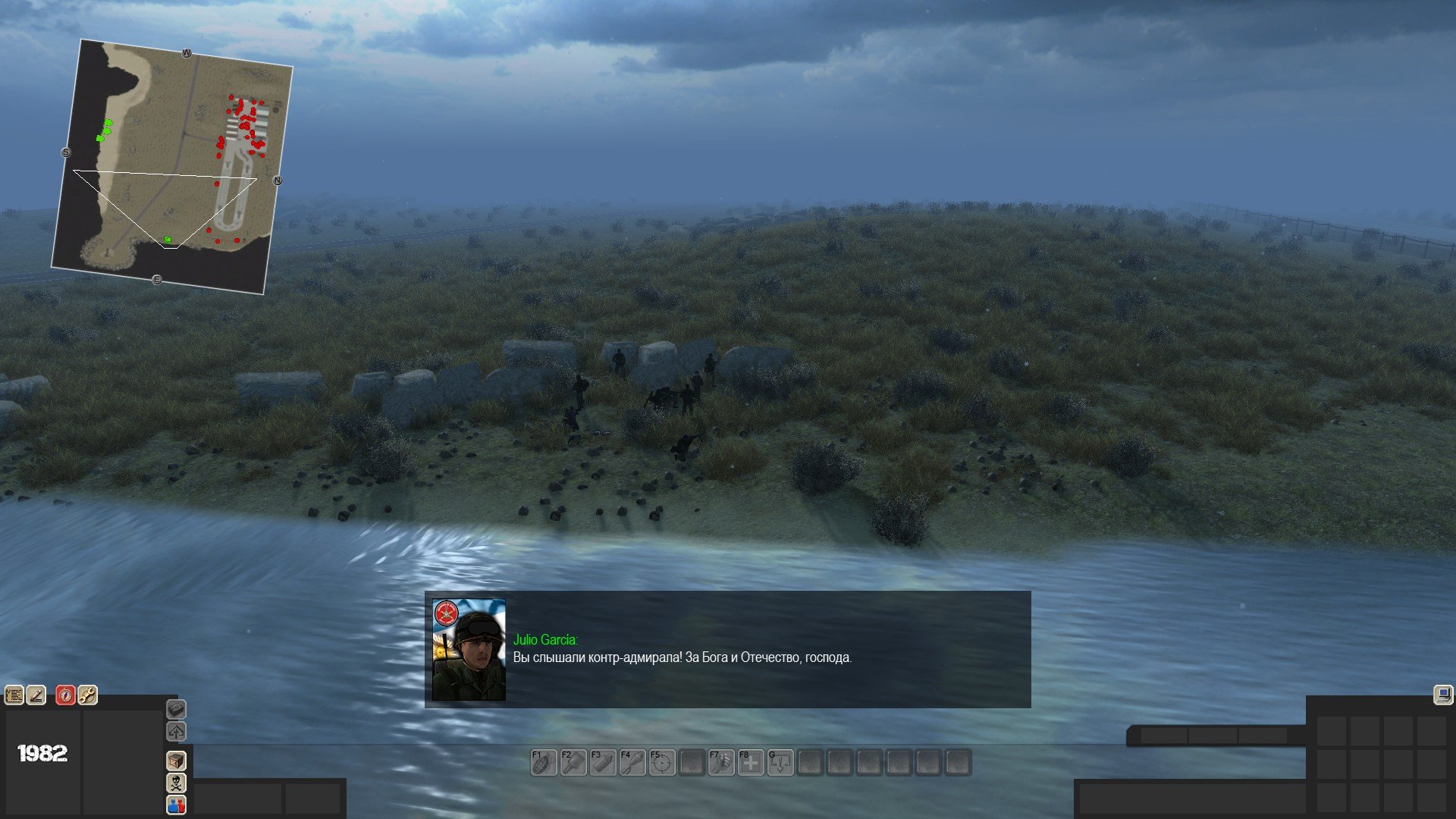Viewport: 1456px width, 819px height.
Task: Click the wooden crate icon
Action: tap(176, 761)
